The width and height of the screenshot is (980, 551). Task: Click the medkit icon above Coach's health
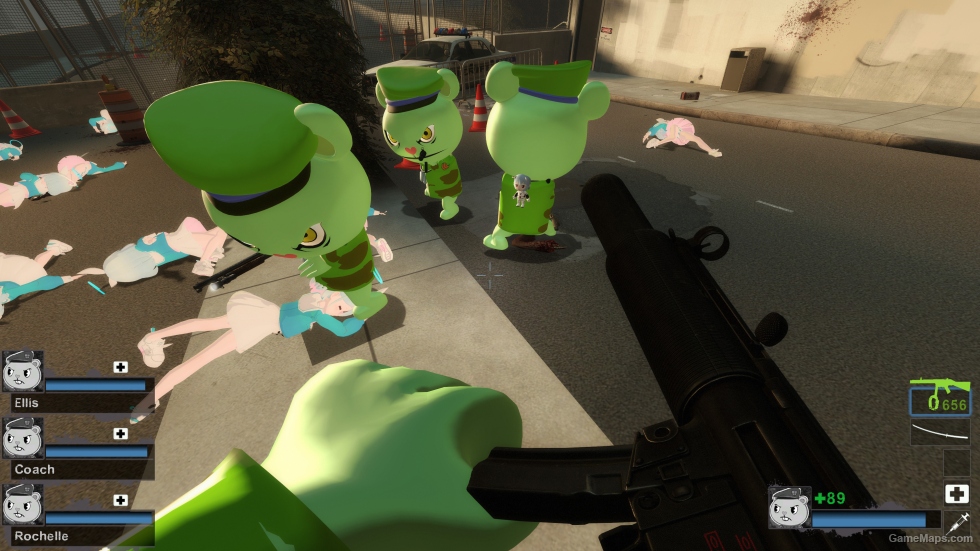click(x=121, y=434)
